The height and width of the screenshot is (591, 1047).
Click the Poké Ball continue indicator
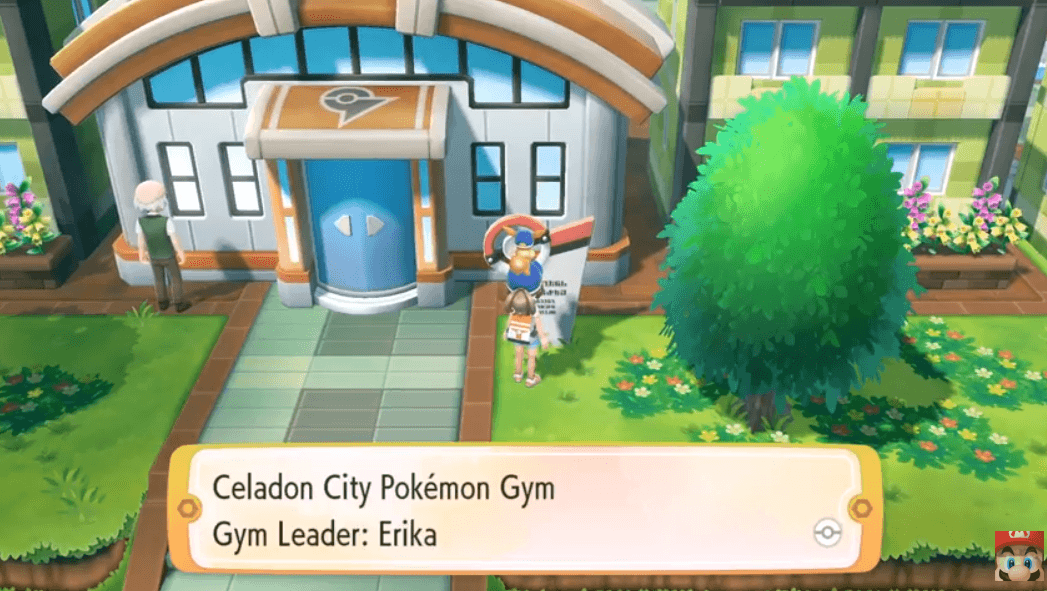(827, 532)
